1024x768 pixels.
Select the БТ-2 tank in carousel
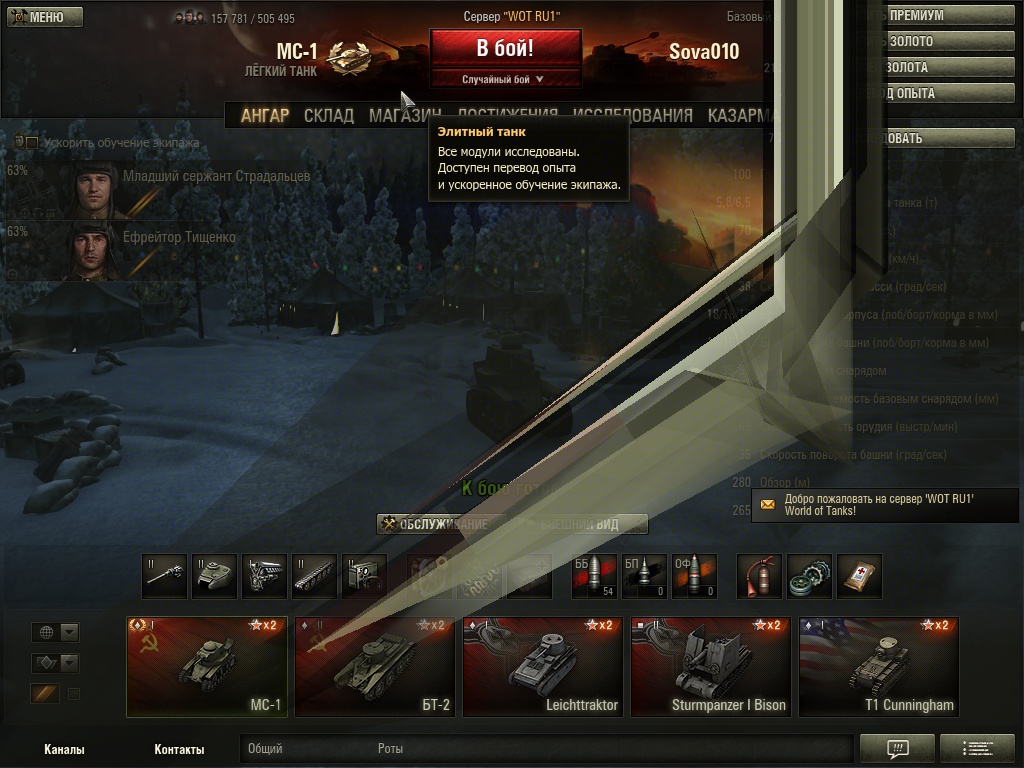pos(375,667)
